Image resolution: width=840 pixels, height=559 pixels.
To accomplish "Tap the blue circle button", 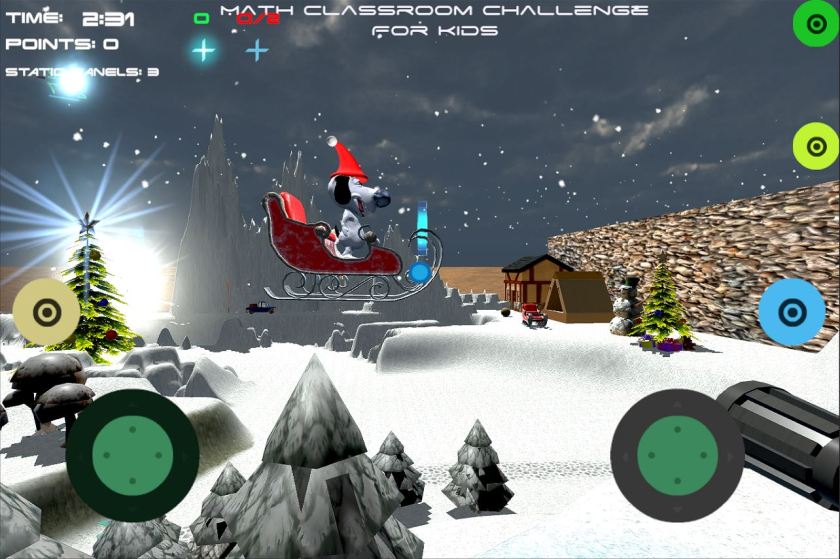I will pos(791,312).
